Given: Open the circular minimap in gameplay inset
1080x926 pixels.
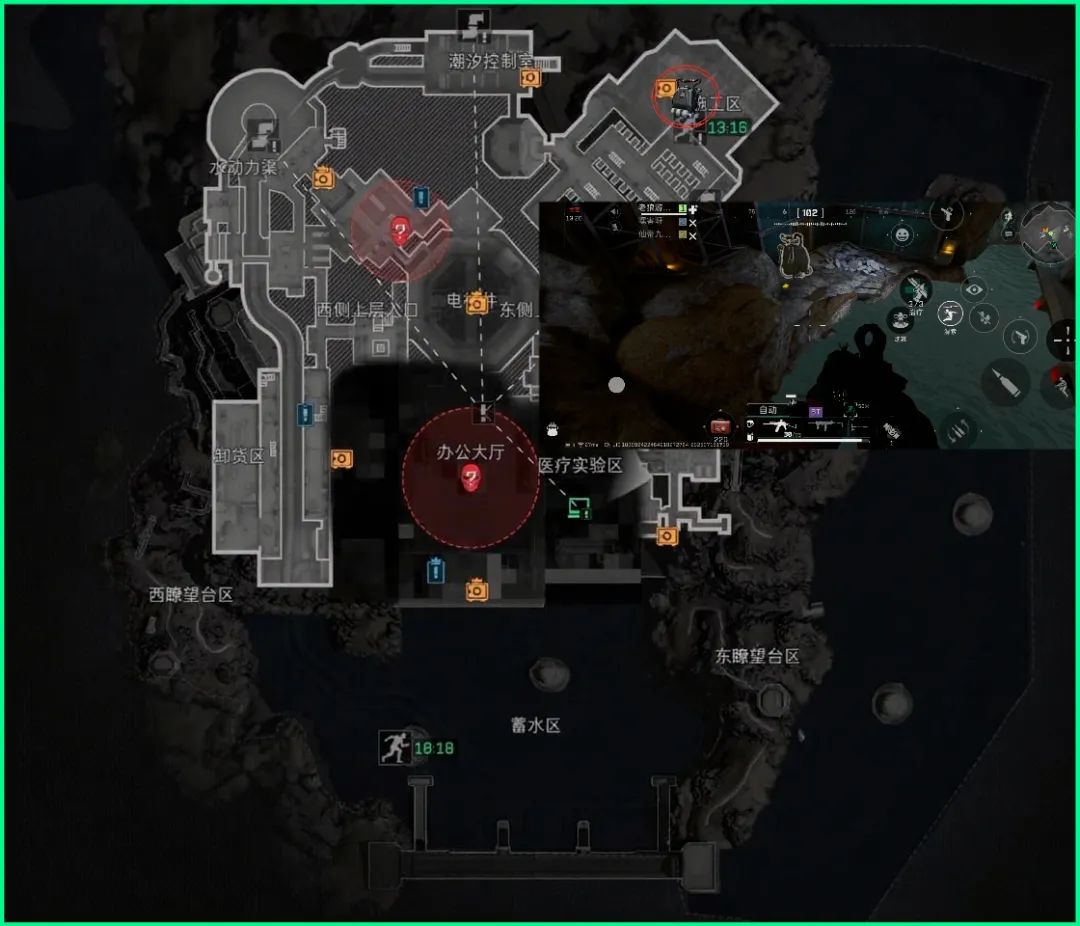Looking at the screenshot, I should click(x=1046, y=231).
